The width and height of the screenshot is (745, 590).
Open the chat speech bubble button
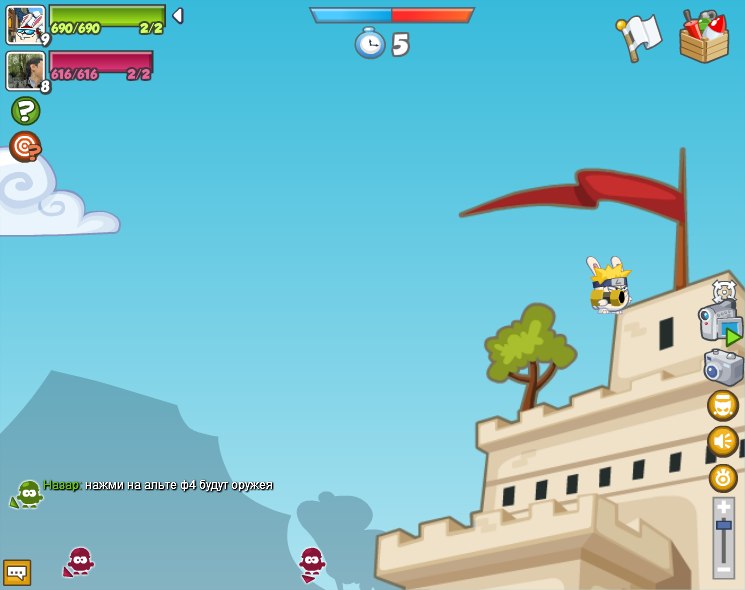point(17,572)
